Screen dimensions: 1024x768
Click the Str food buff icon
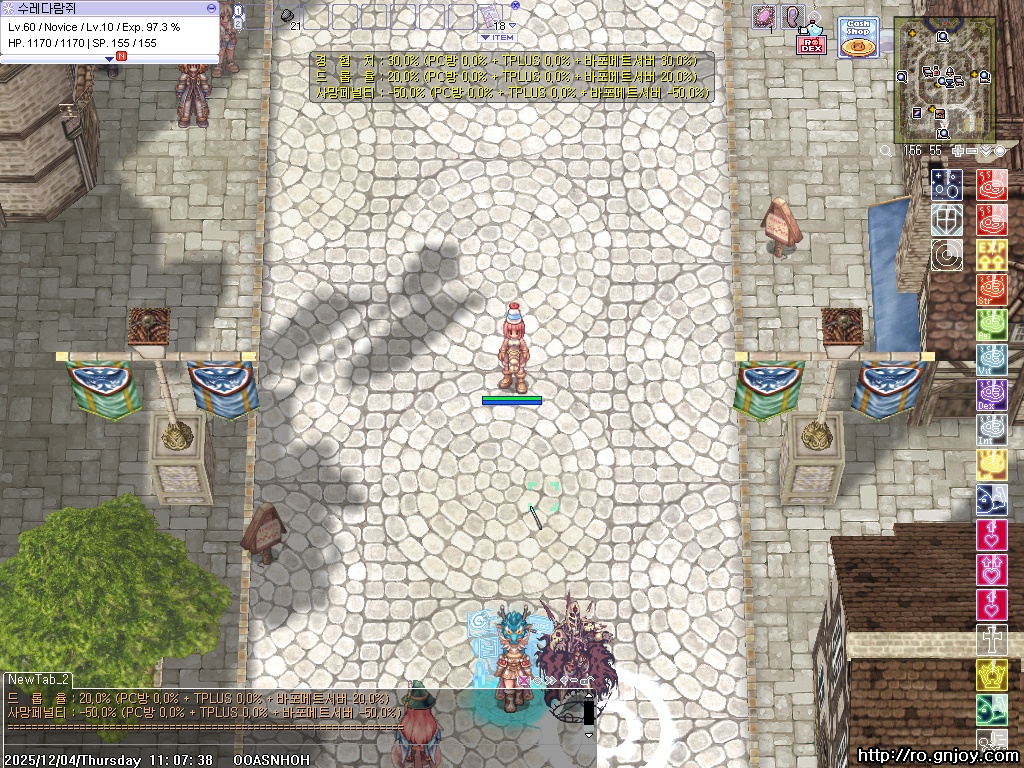(x=991, y=290)
